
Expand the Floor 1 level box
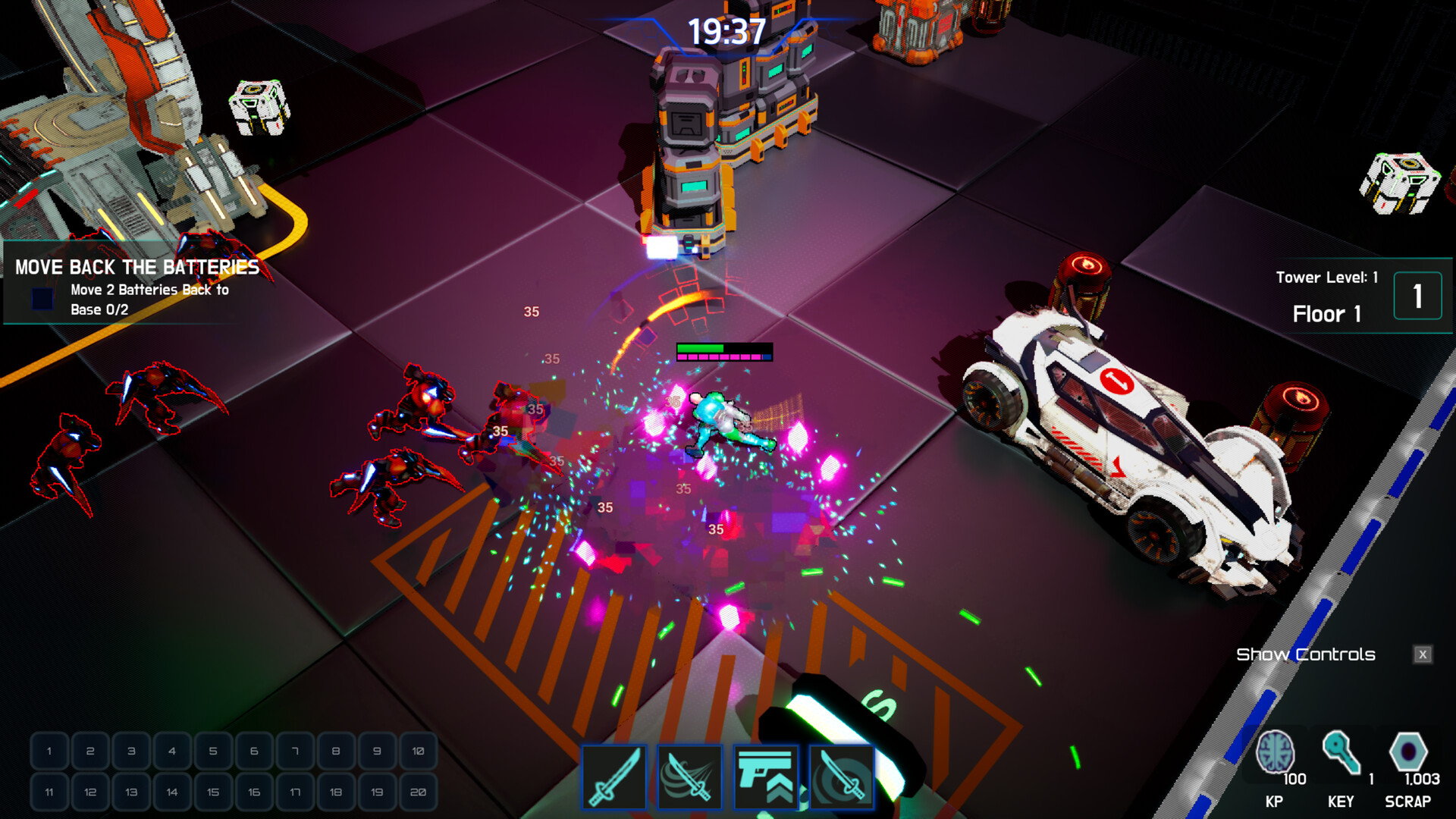tap(1417, 296)
